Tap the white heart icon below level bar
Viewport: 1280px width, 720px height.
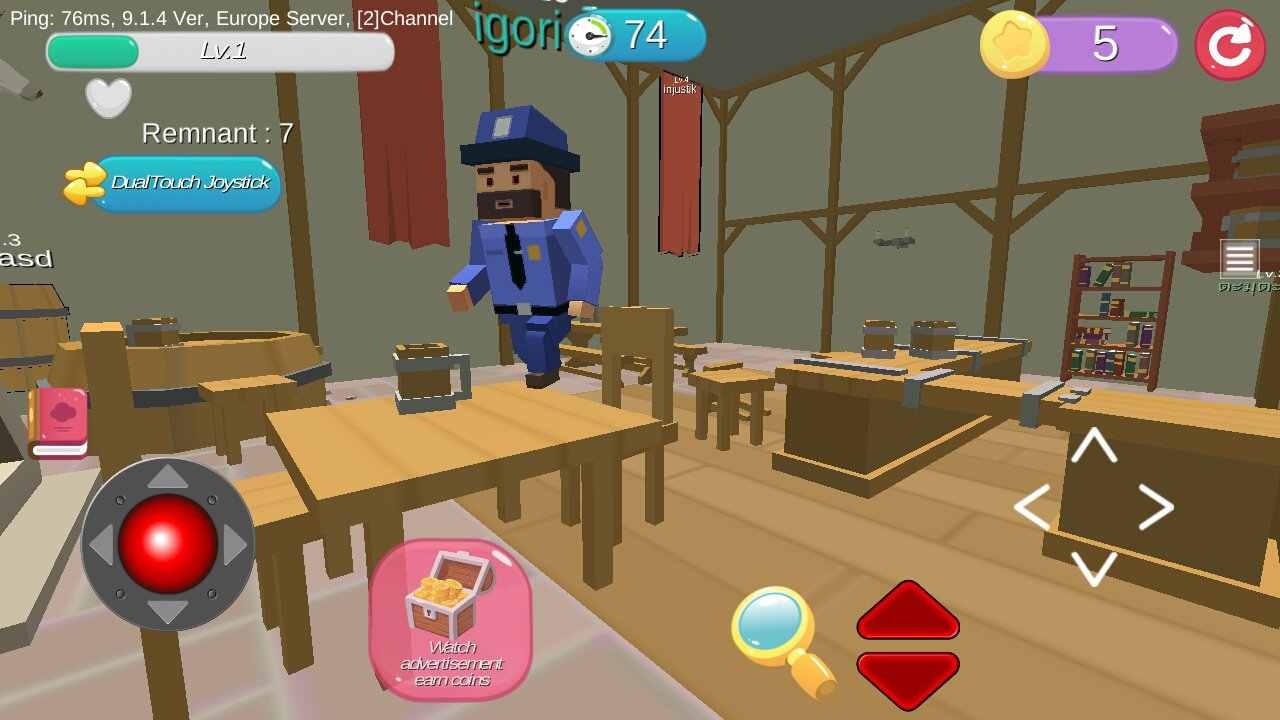pos(106,95)
